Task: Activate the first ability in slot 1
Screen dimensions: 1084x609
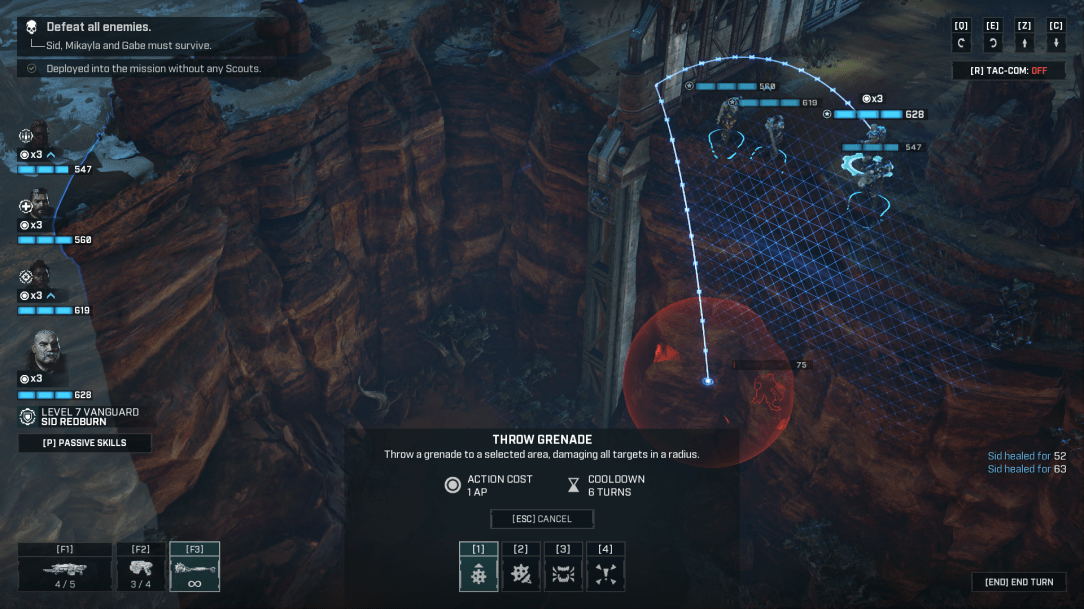Action: [x=478, y=574]
